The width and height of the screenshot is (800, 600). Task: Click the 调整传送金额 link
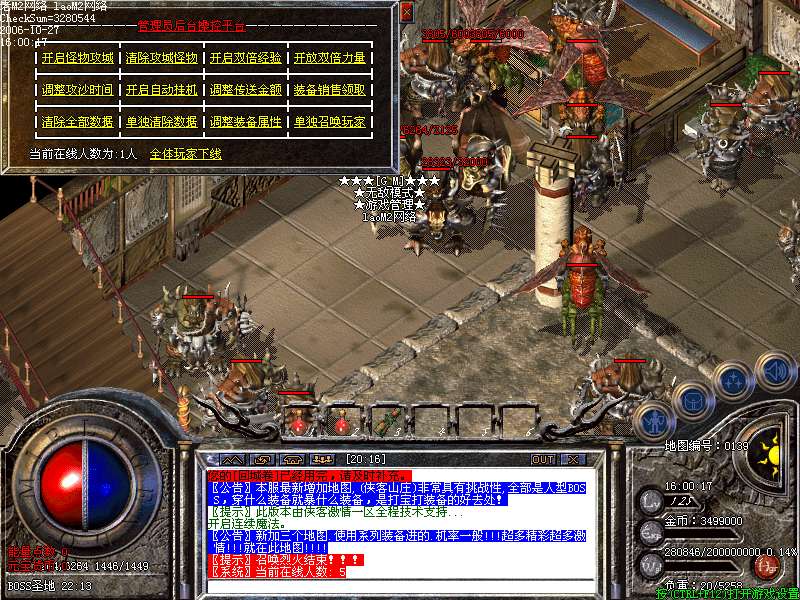click(246, 90)
